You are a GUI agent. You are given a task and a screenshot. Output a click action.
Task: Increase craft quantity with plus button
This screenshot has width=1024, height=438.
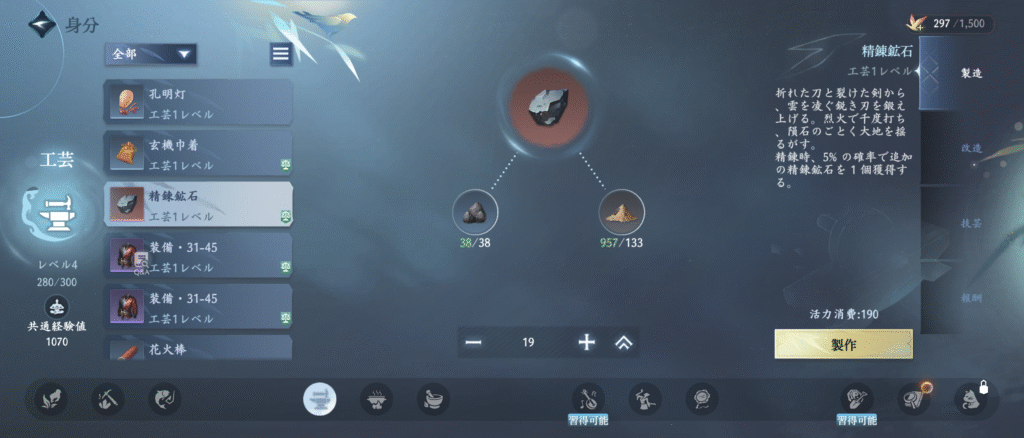click(587, 342)
